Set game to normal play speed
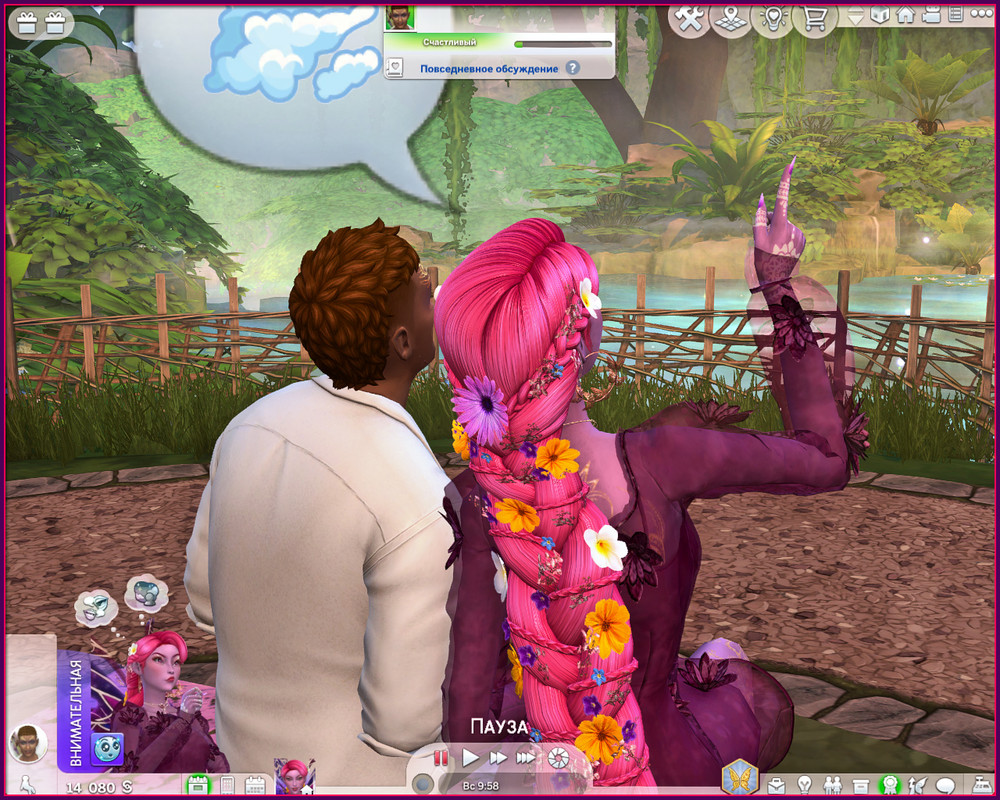Viewport: 1000px width, 800px height. [x=470, y=758]
